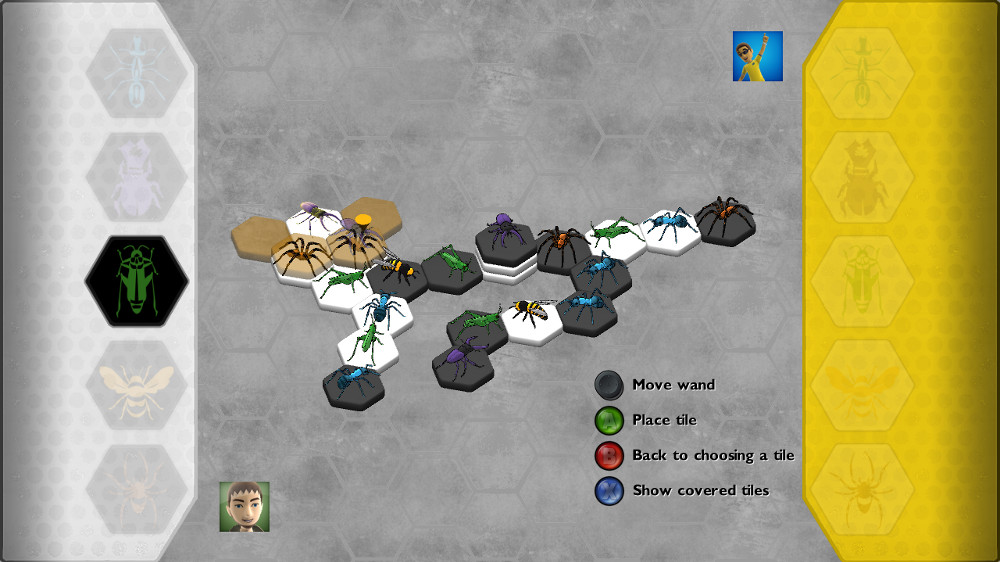Screen dimensions: 1000x562
Task: Click the yellow player's avatar portrait
Action: coord(758,56)
